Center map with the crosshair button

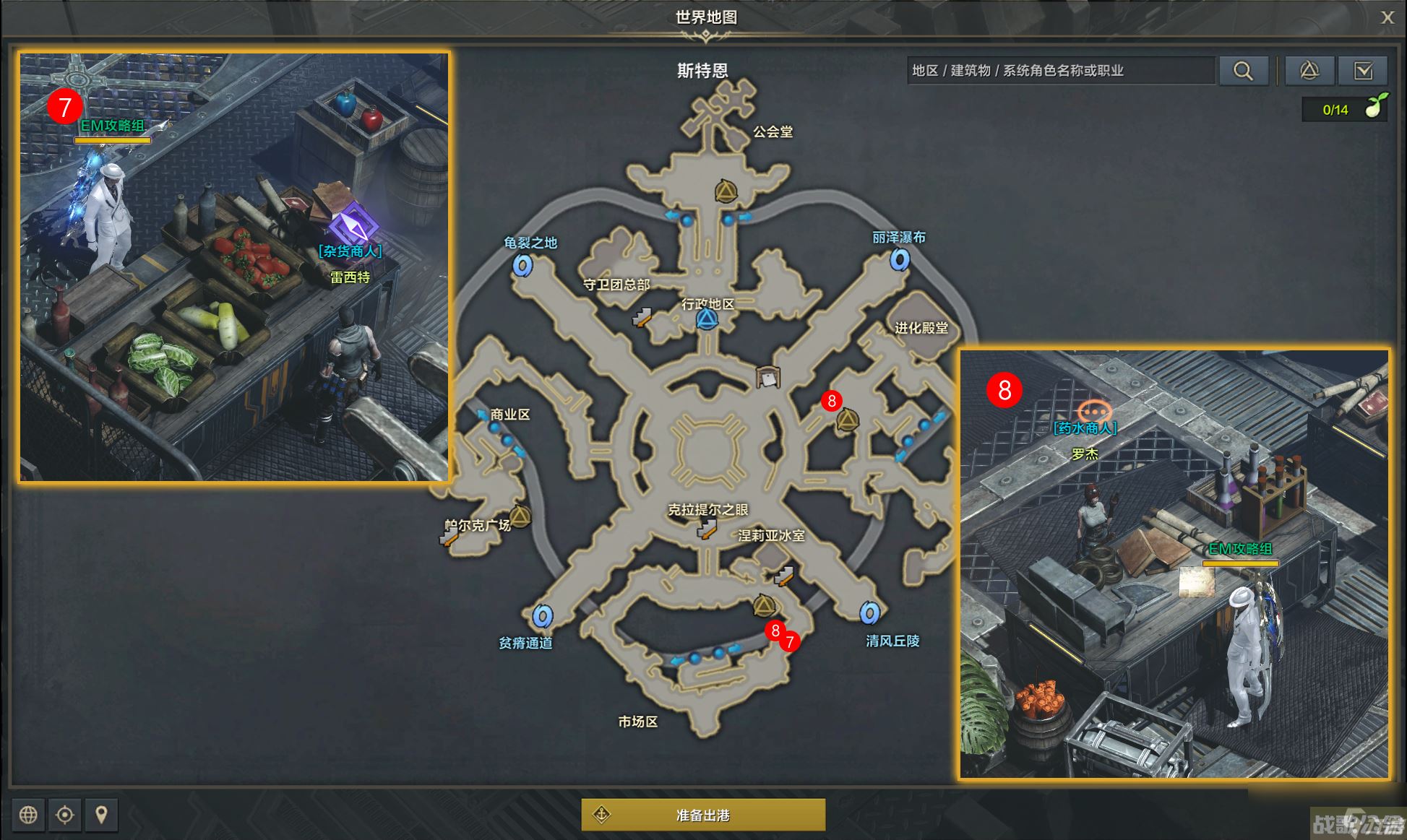pyautogui.click(x=65, y=815)
